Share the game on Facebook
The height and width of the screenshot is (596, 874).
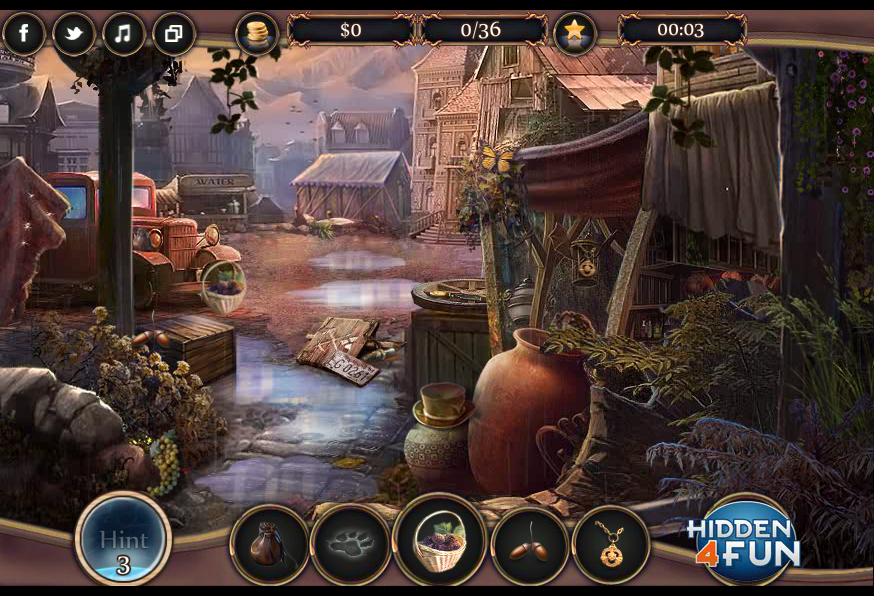(24, 34)
